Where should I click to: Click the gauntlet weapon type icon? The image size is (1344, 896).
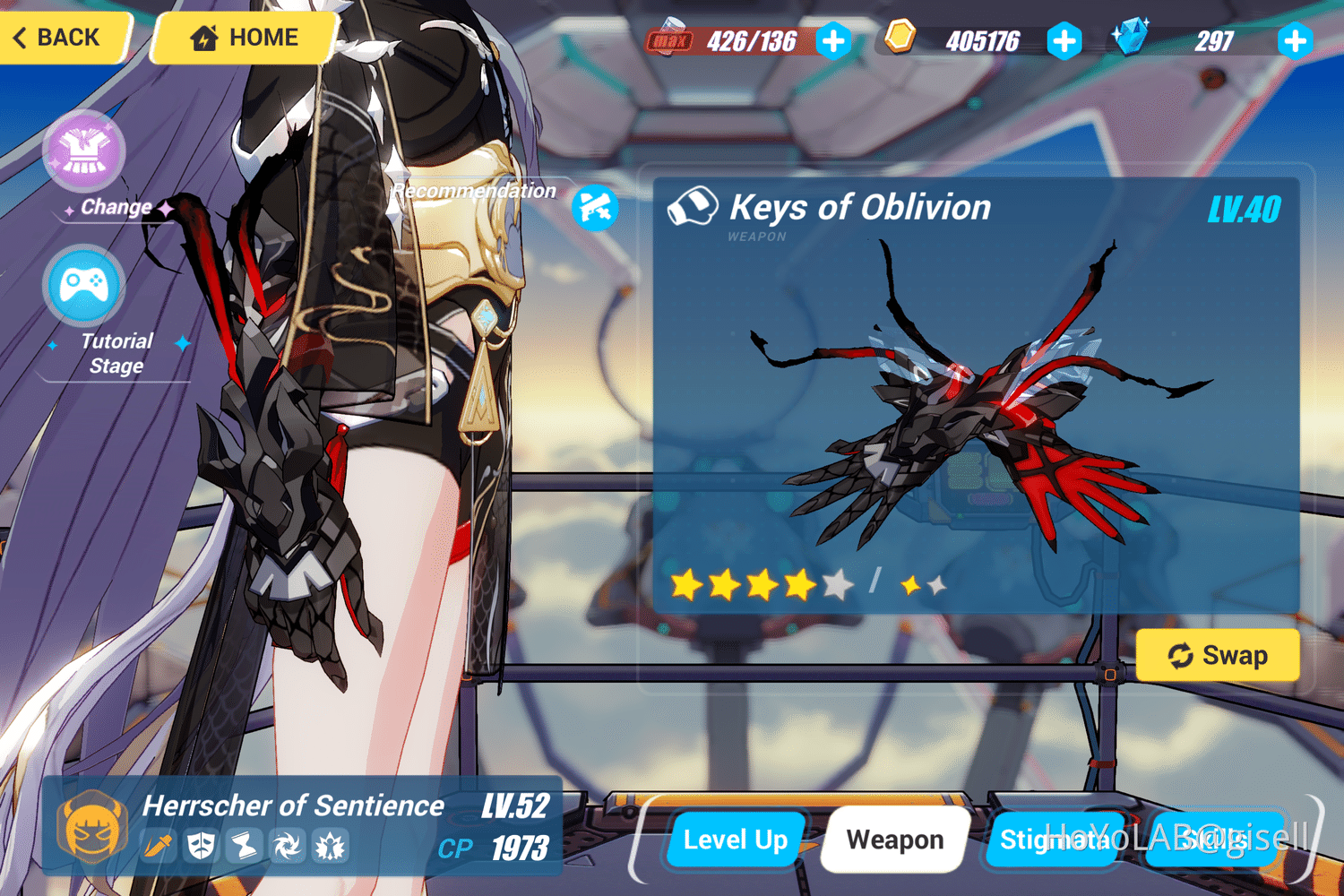[694, 205]
